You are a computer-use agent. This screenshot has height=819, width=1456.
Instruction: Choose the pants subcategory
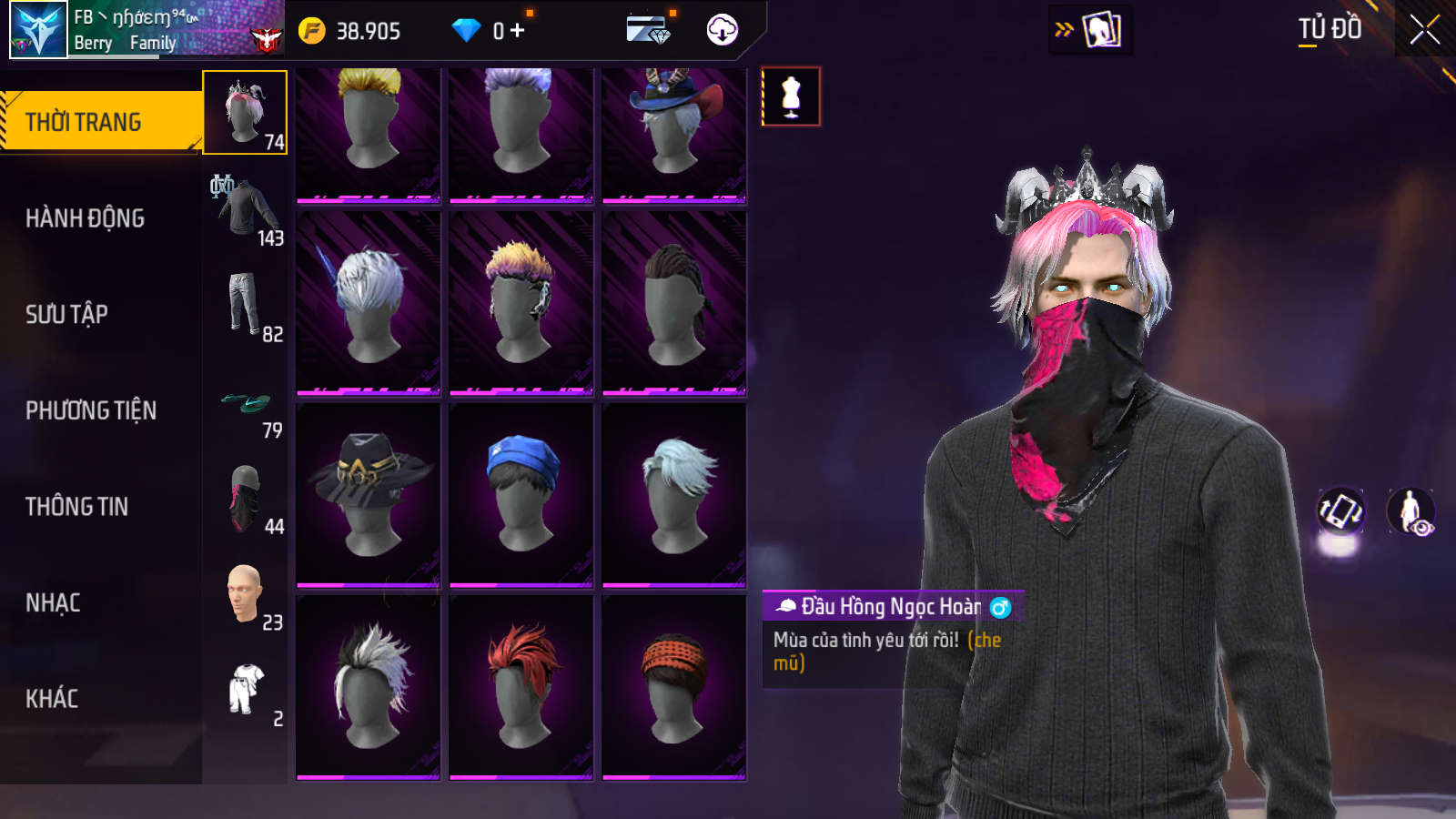pyautogui.click(x=246, y=305)
